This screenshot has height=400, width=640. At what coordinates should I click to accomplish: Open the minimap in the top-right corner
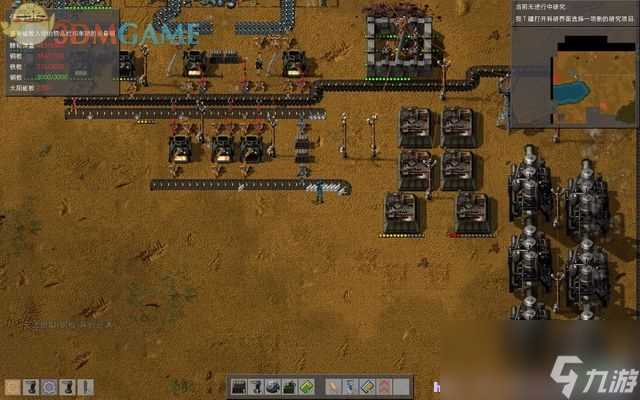pyautogui.click(x=574, y=86)
